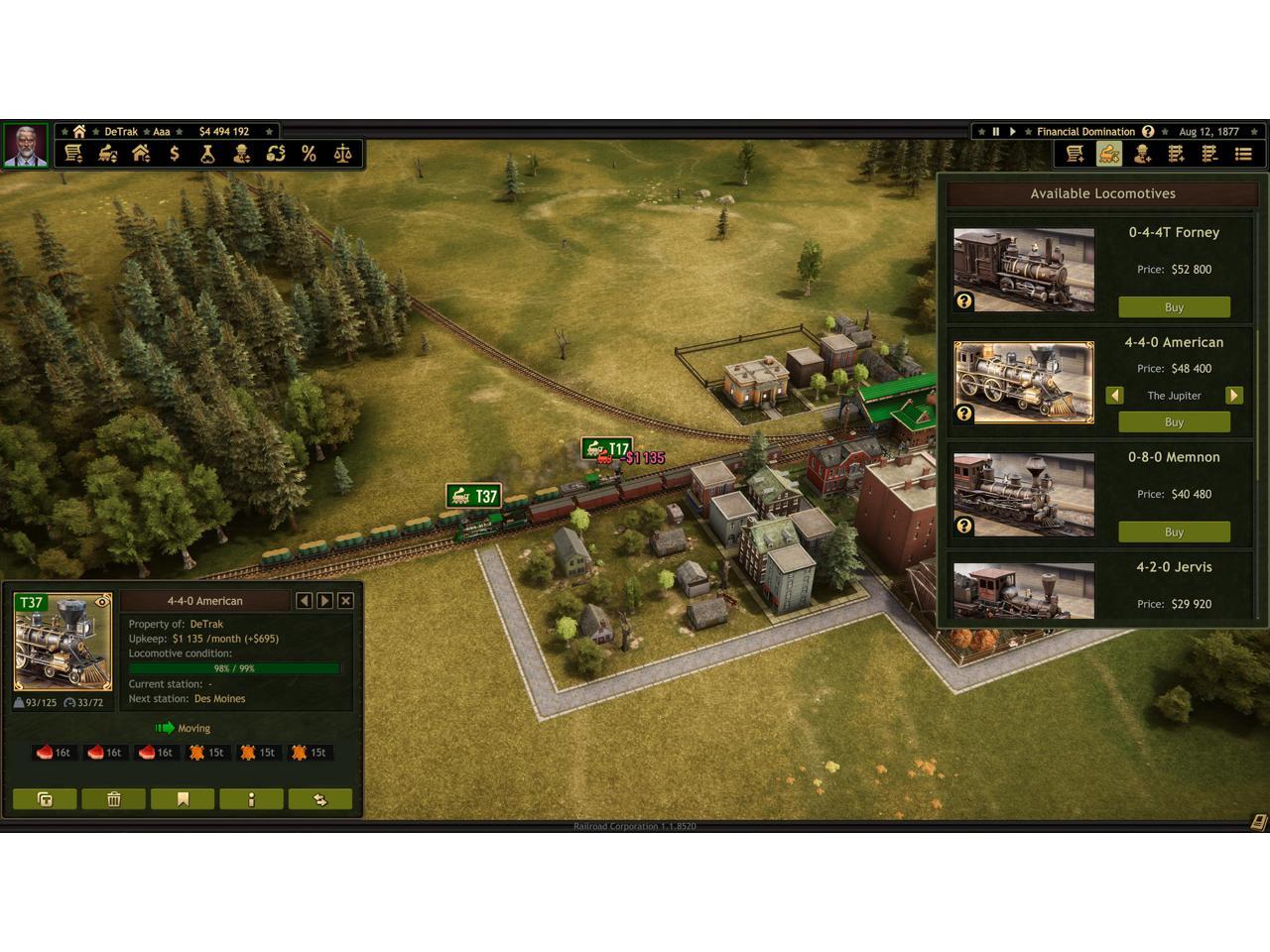Toggle the eye icon on locomotive portrait
This screenshot has width=1270, height=952.
coord(101,602)
